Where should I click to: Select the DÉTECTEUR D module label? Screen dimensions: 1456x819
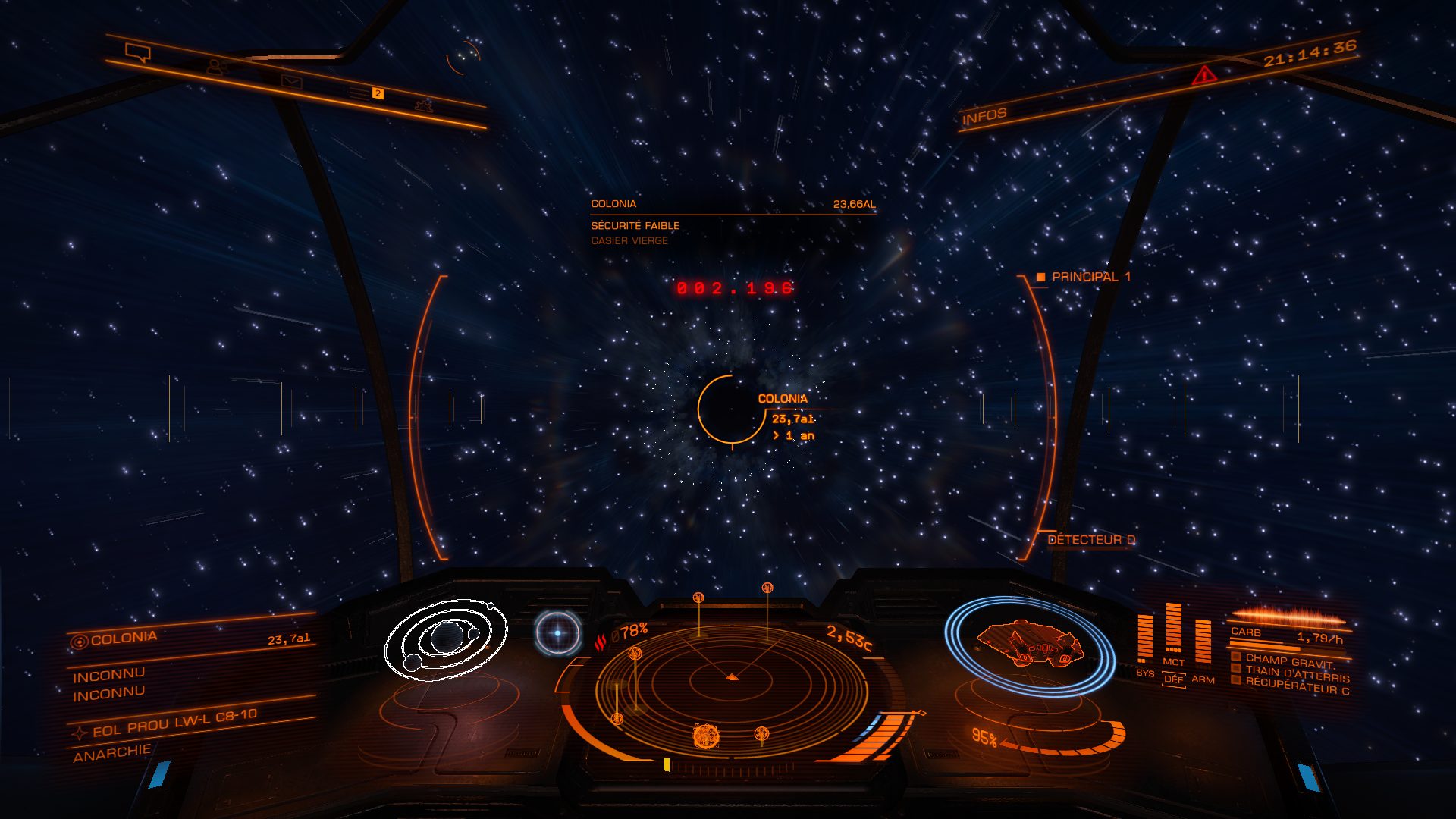tap(1090, 540)
